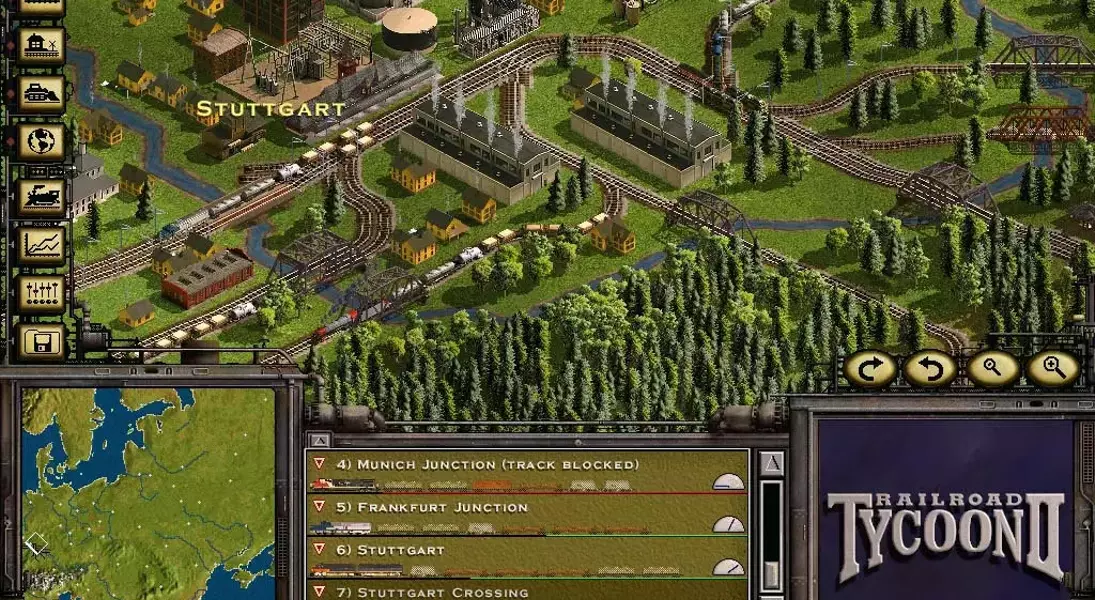This screenshot has width=1095, height=600.
Task: Rotate the view counter-clockwise
Action: point(930,370)
